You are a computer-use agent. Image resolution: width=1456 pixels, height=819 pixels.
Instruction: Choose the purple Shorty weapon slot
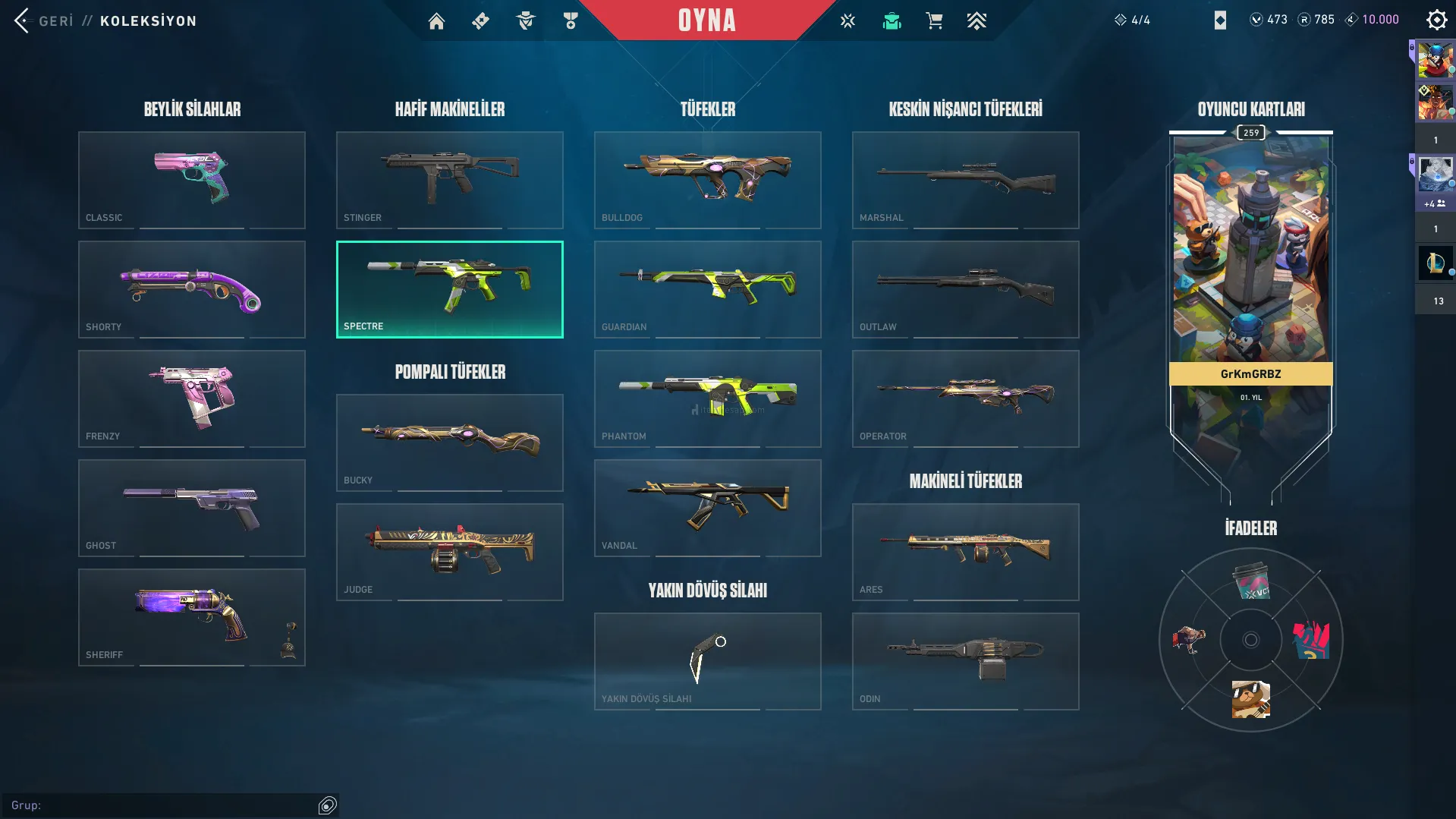[192, 289]
